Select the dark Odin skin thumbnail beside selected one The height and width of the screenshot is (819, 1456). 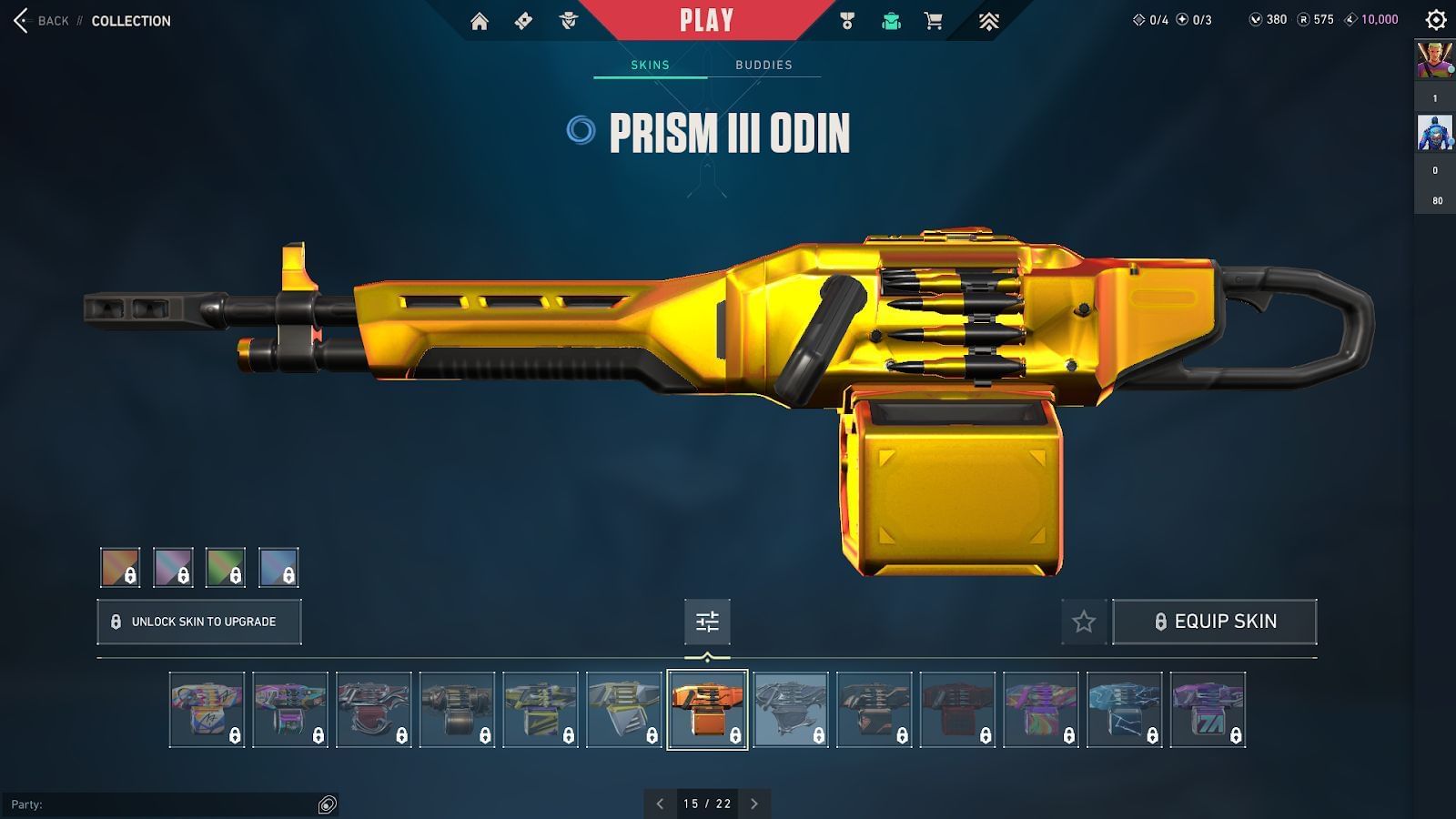tap(791, 711)
